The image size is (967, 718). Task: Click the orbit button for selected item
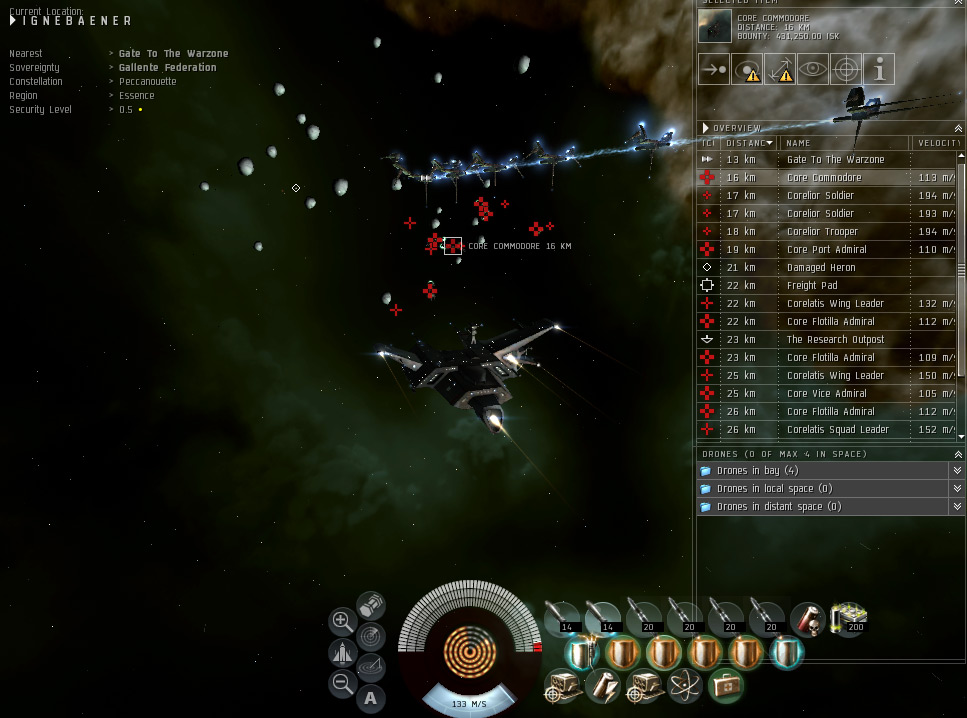pyautogui.click(x=747, y=69)
